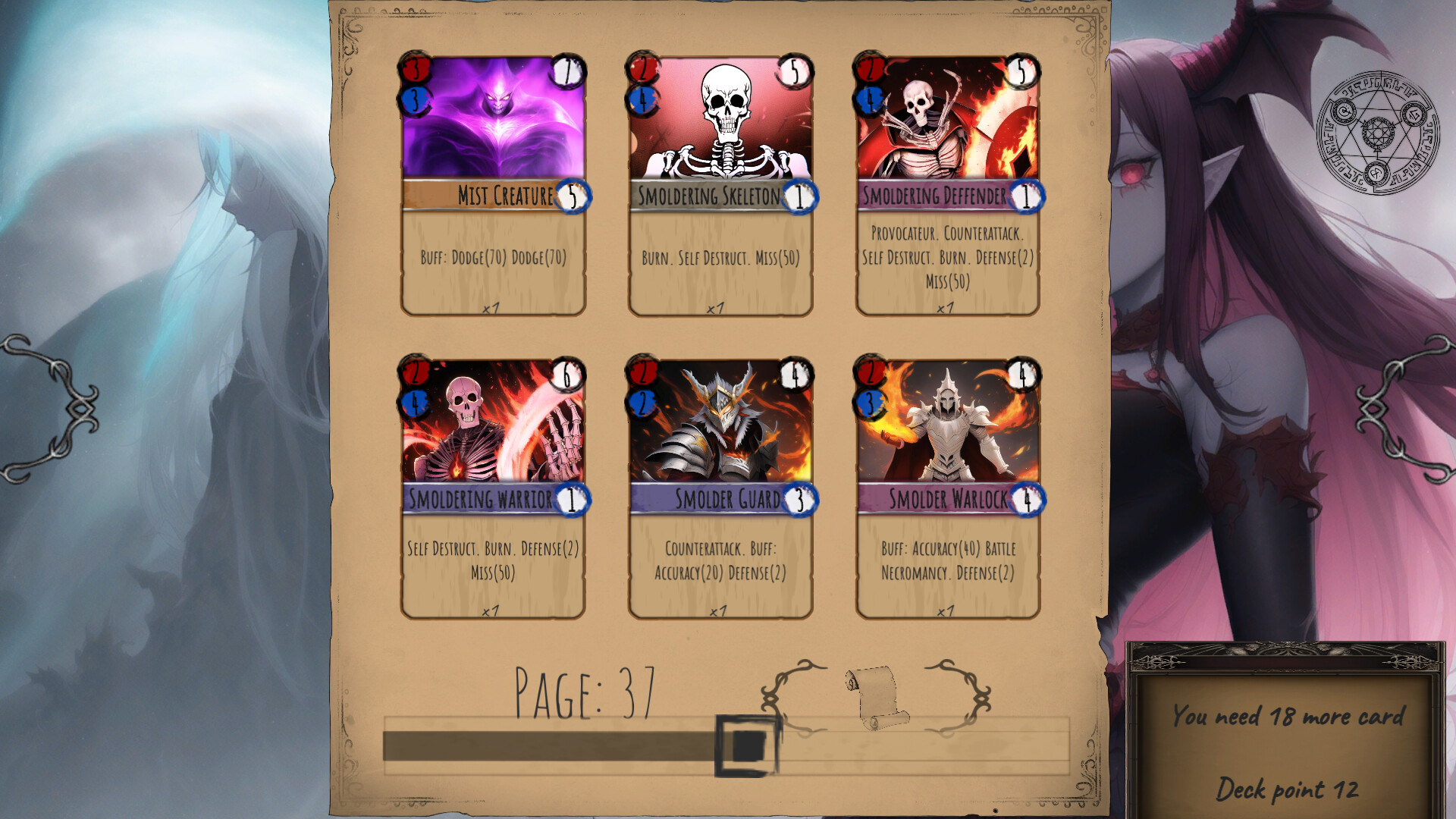Click the black cost icon on Mist Creature
This screenshot has width=1456, height=819.
coord(569,71)
